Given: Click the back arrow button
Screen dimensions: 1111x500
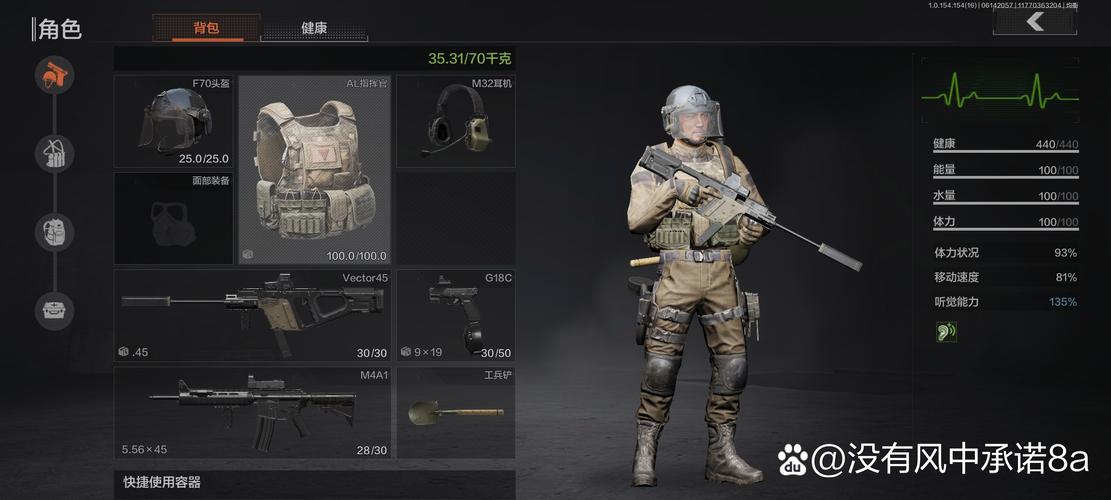Looking at the screenshot, I should pos(1034,21).
